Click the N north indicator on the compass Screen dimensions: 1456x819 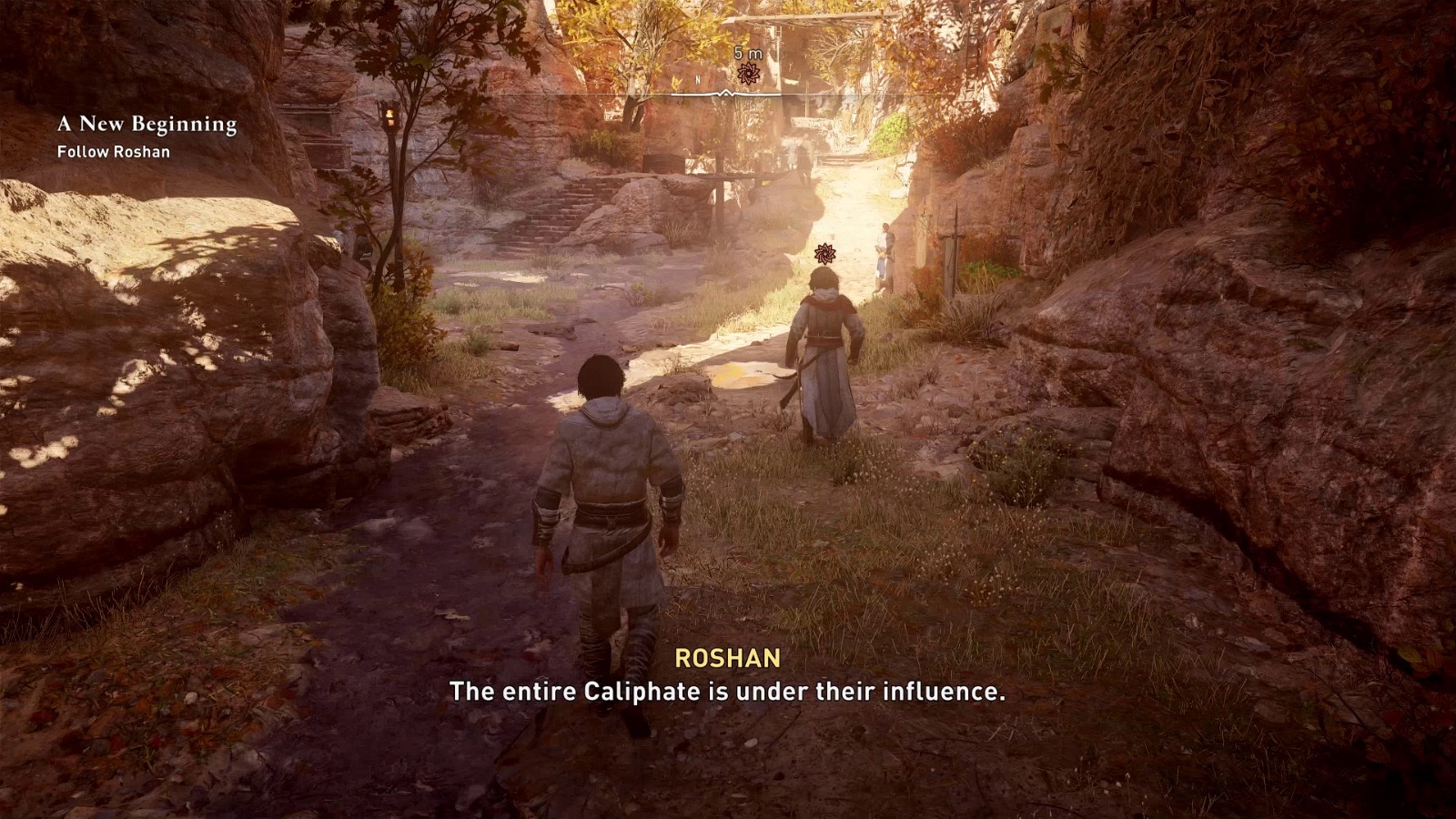click(696, 79)
